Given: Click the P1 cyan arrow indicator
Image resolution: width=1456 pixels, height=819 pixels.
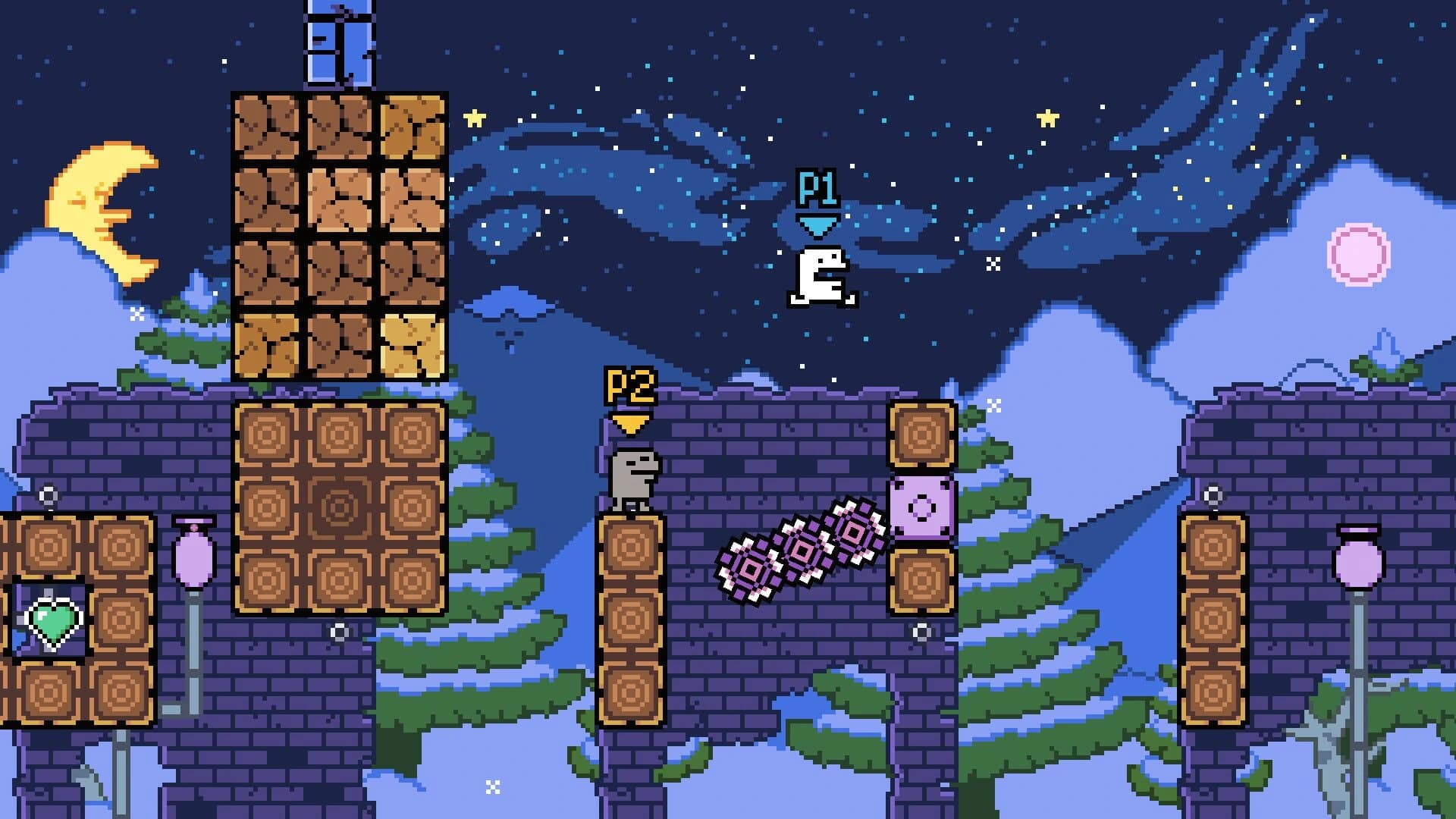Looking at the screenshot, I should (817, 225).
